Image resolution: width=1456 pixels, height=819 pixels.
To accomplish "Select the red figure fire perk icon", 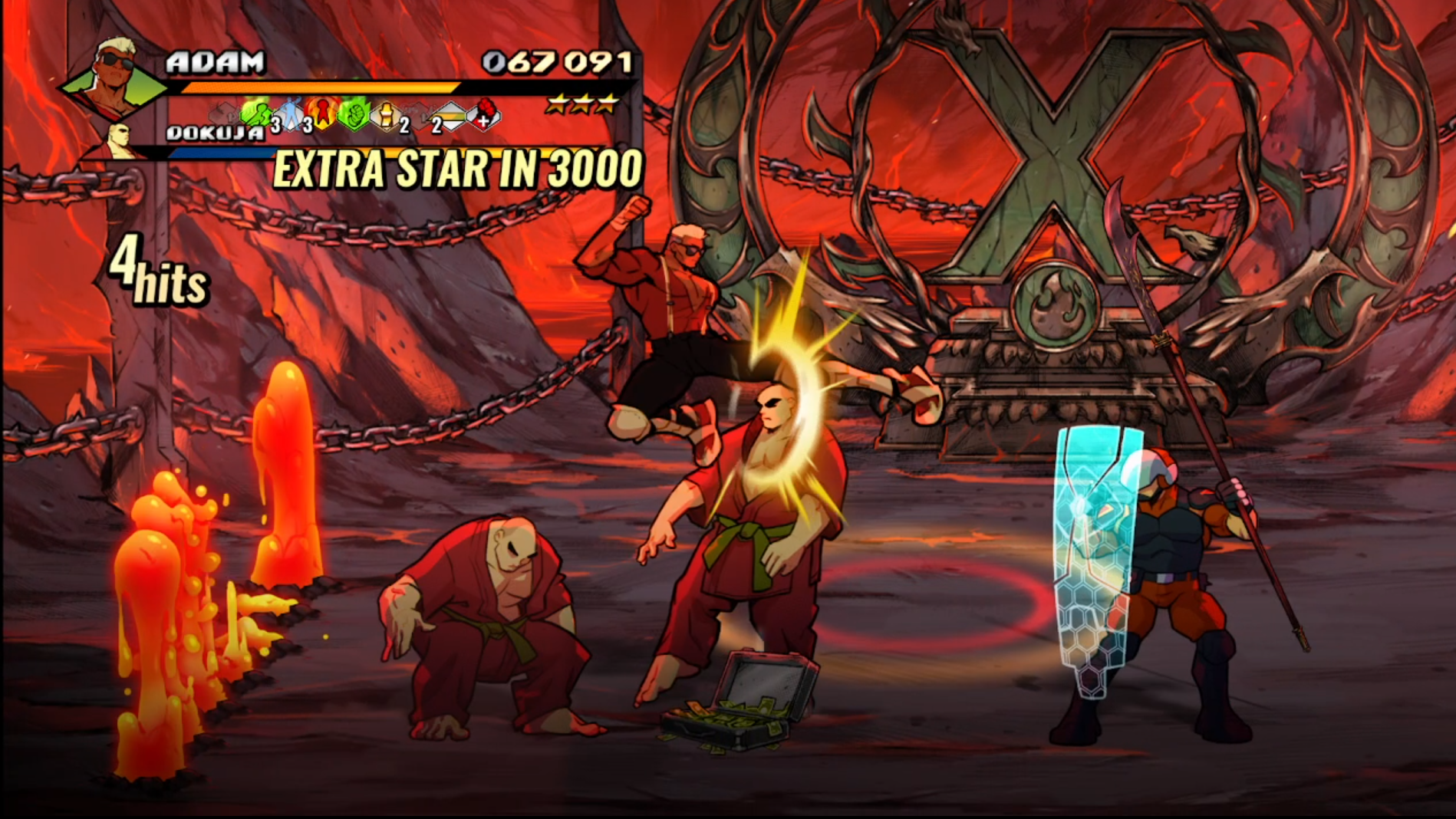I will (323, 113).
